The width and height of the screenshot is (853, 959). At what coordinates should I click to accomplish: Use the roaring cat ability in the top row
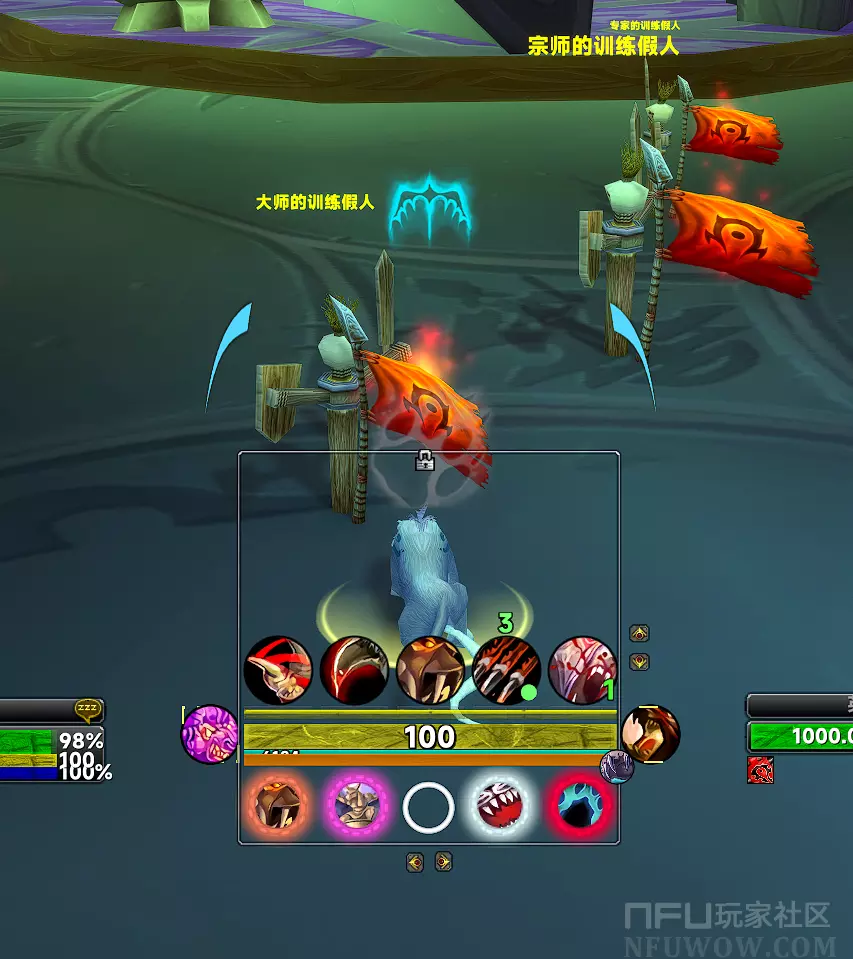pos(430,670)
